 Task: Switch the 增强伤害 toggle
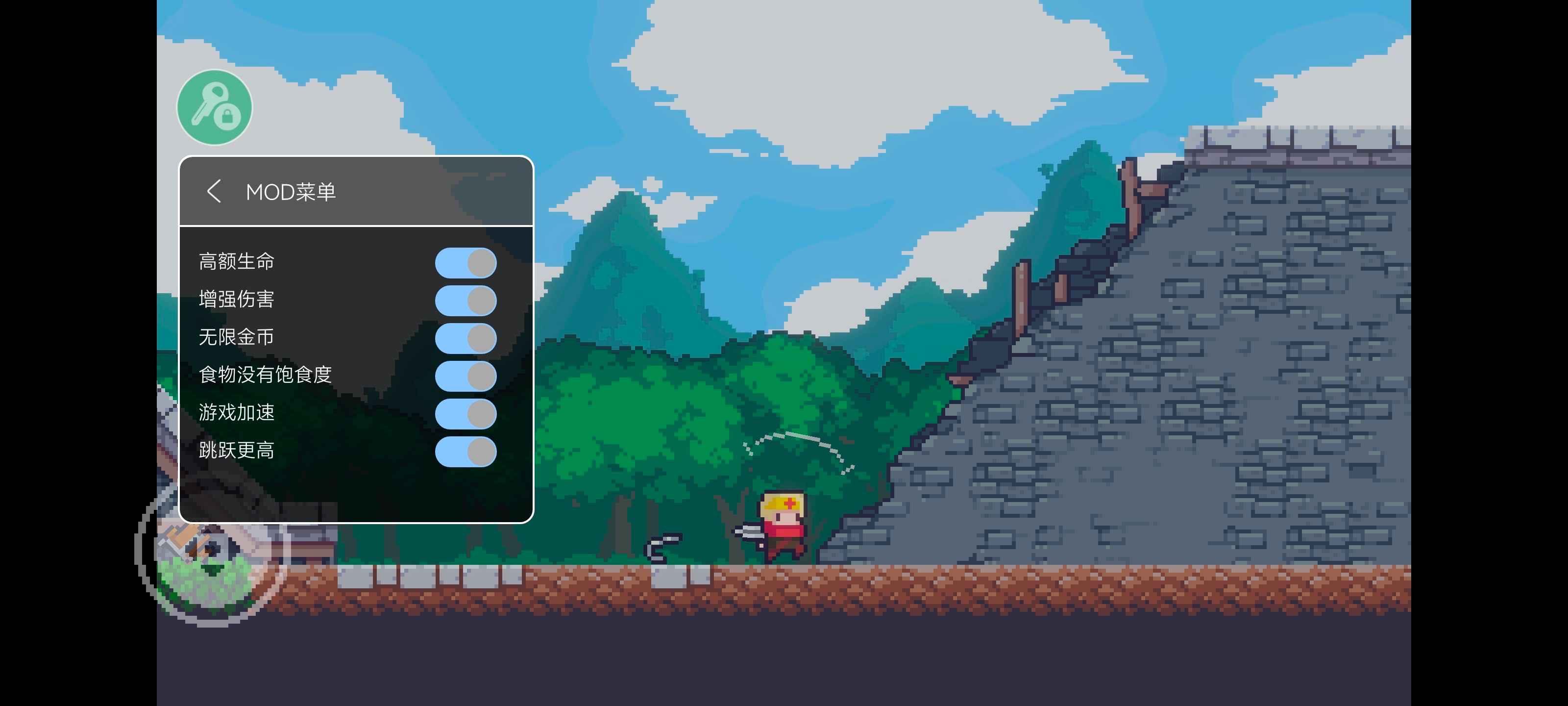(465, 301)
